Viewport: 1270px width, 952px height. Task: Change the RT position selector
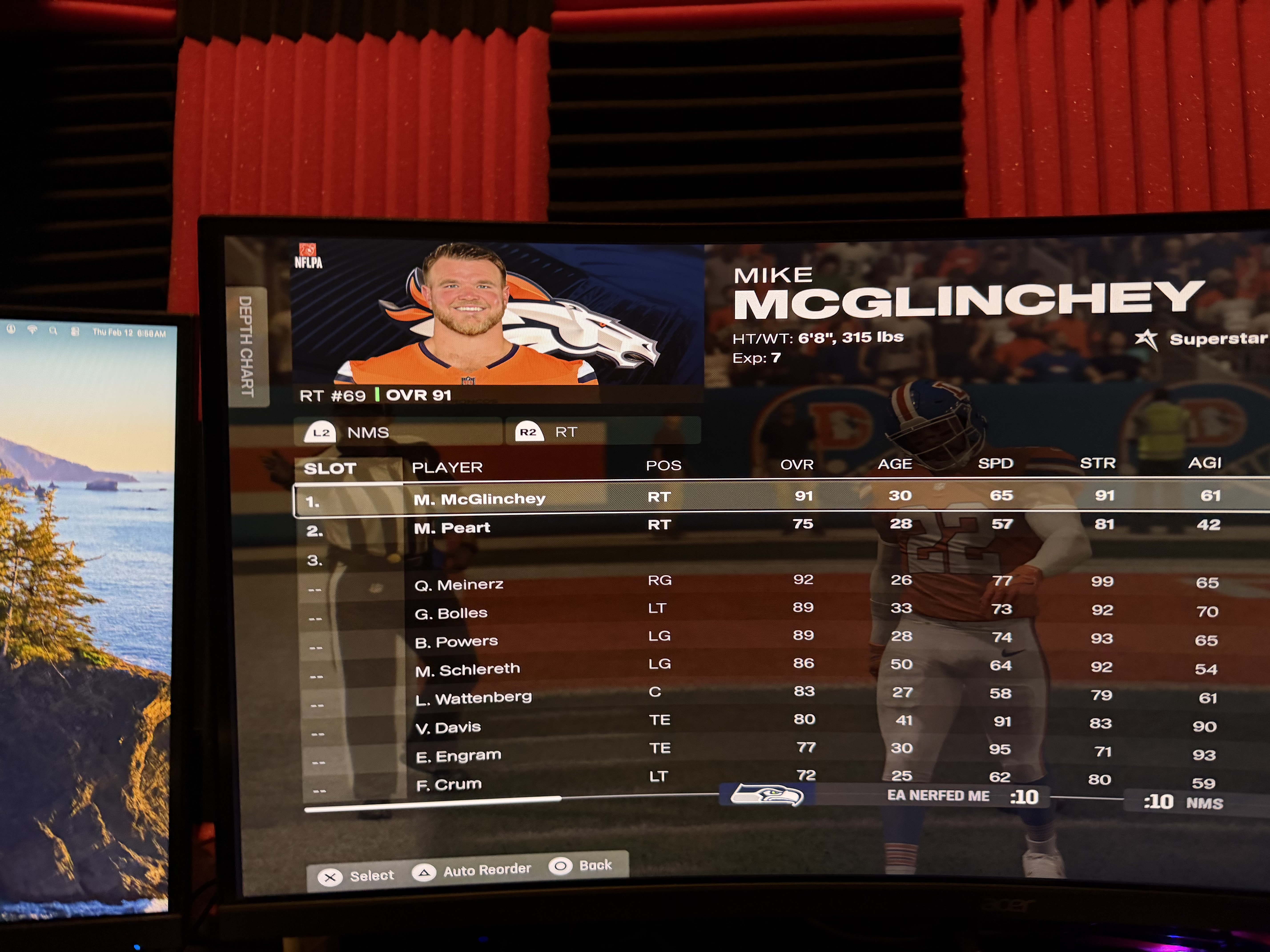click(x=566, y=432)
